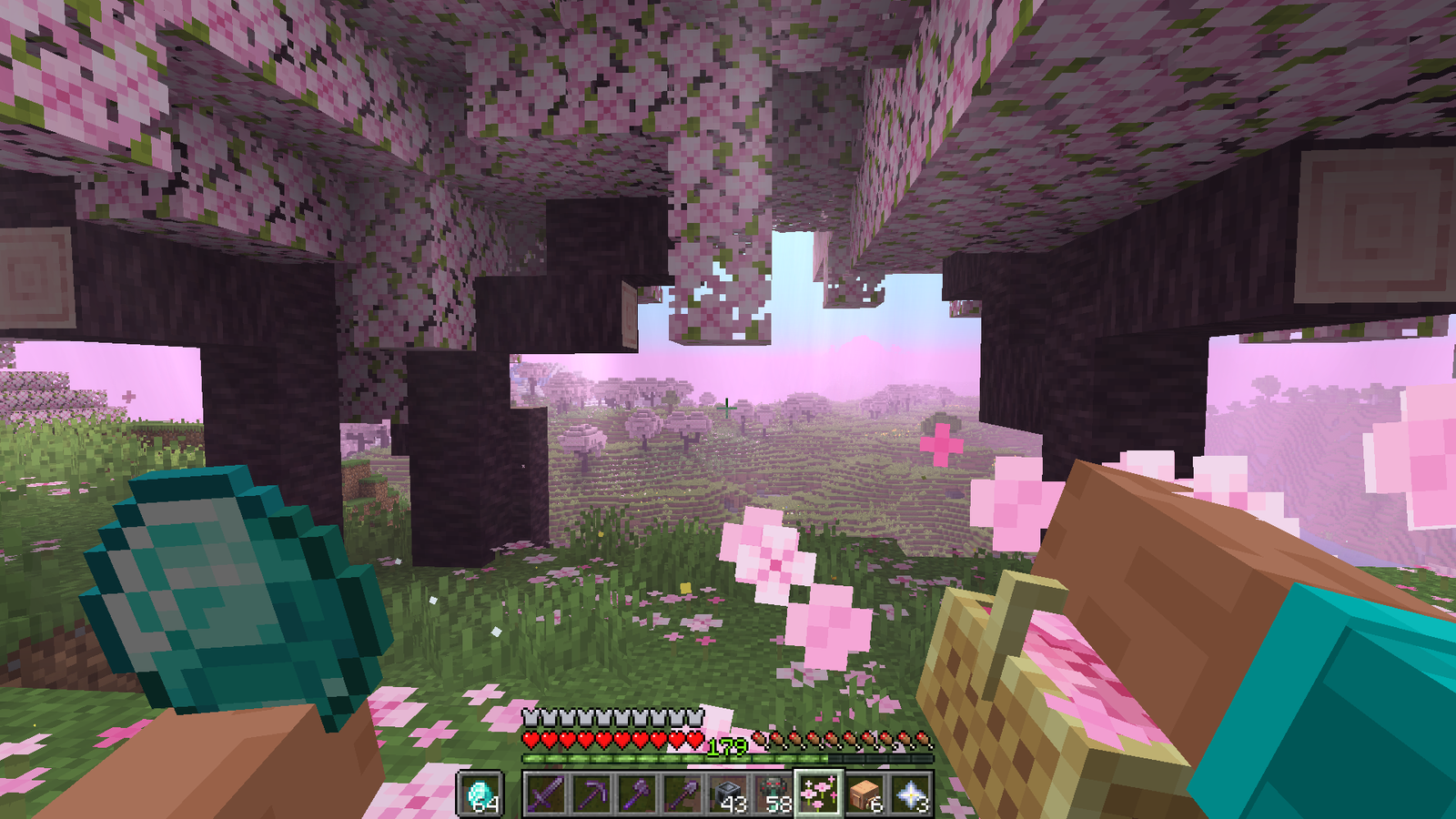Image resolution: width=1456 pixels, height=819 pixels.
Task: Select the enchanted sword hotbar slot
Action: pos(546,794)
